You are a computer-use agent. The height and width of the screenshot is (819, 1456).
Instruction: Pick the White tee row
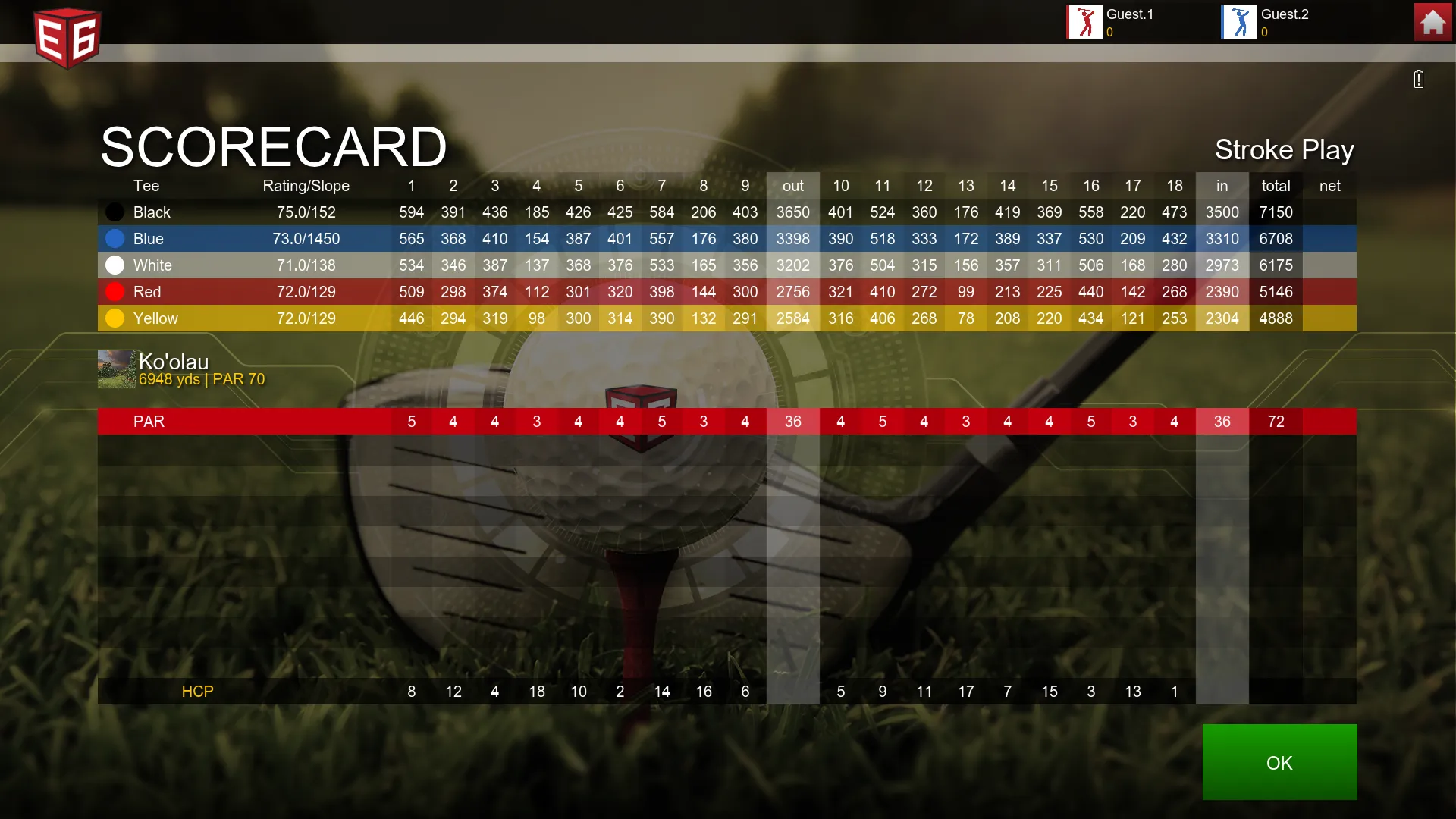click(152, 265)
